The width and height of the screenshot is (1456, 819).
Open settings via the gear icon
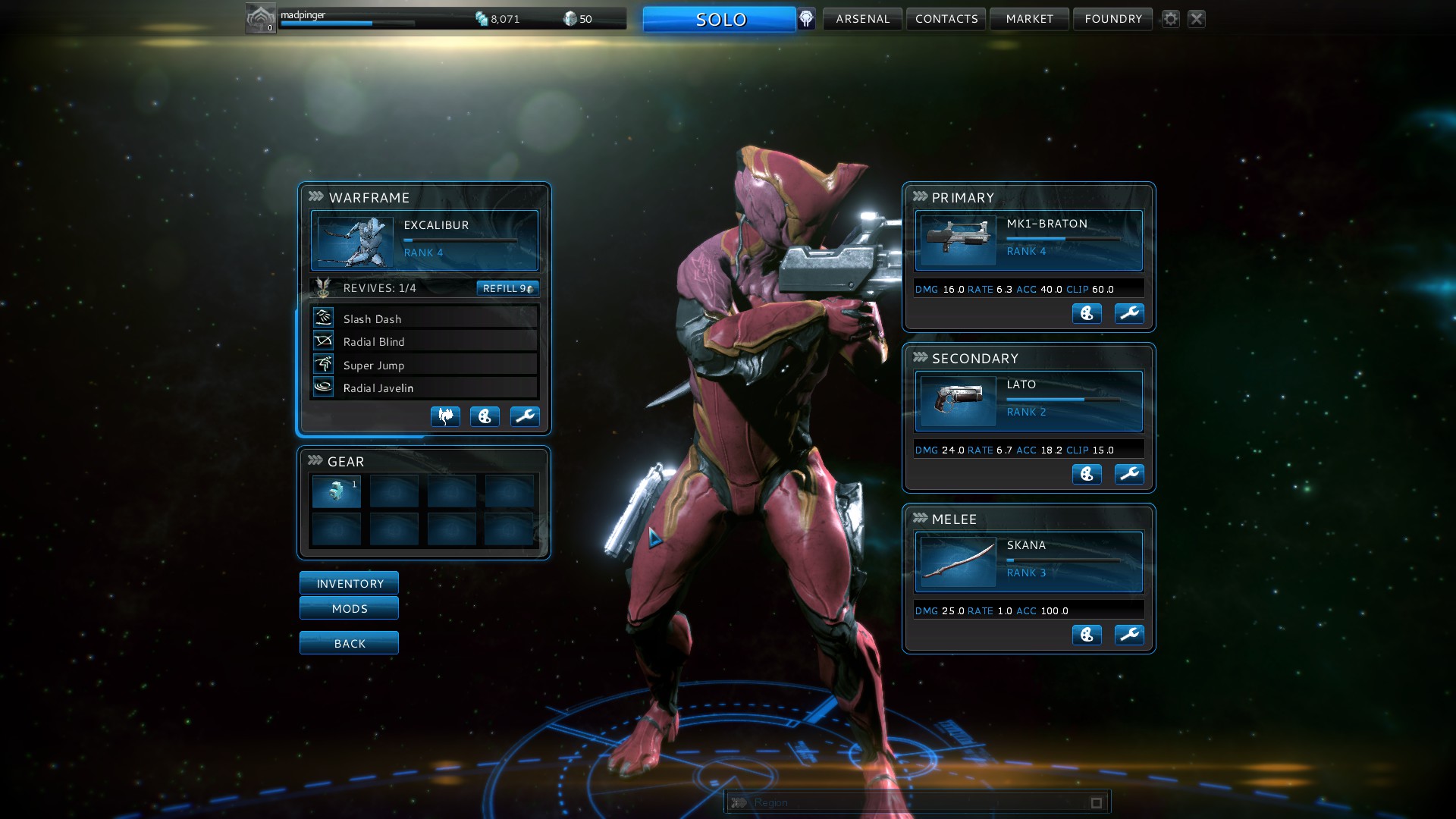coord(1171,19)
